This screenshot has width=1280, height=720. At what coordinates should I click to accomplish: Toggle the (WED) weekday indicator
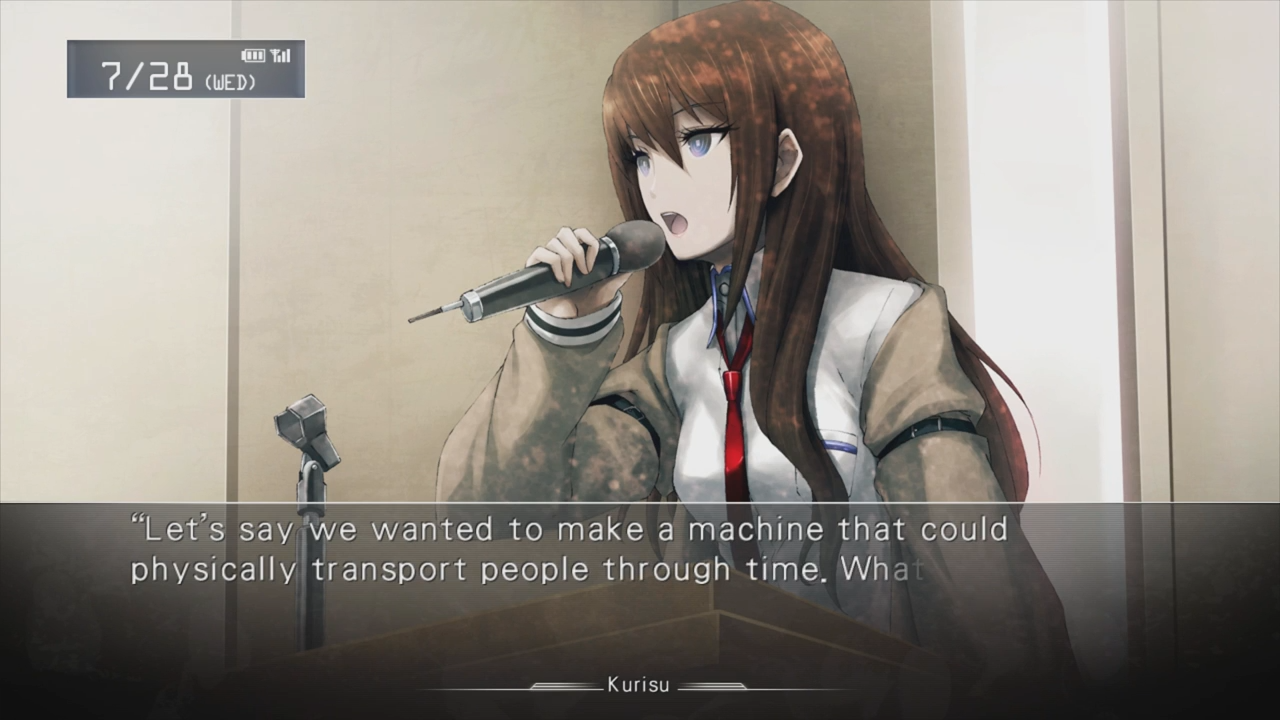pyautogui.click(x=228, y=79)
